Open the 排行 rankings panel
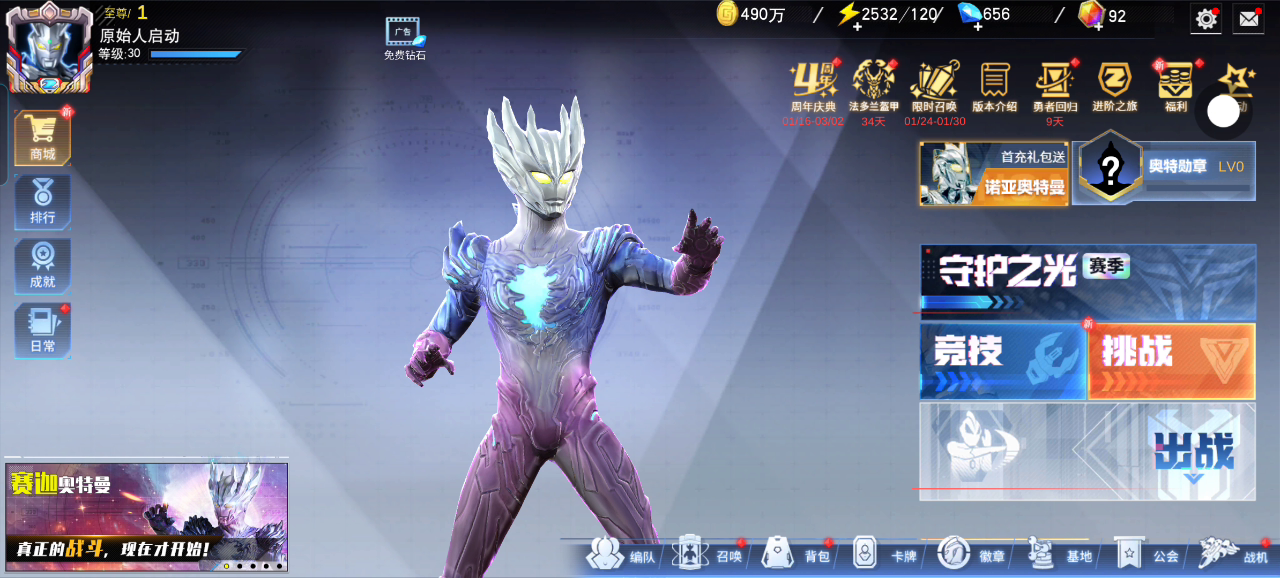 click(x=42, y=201)
